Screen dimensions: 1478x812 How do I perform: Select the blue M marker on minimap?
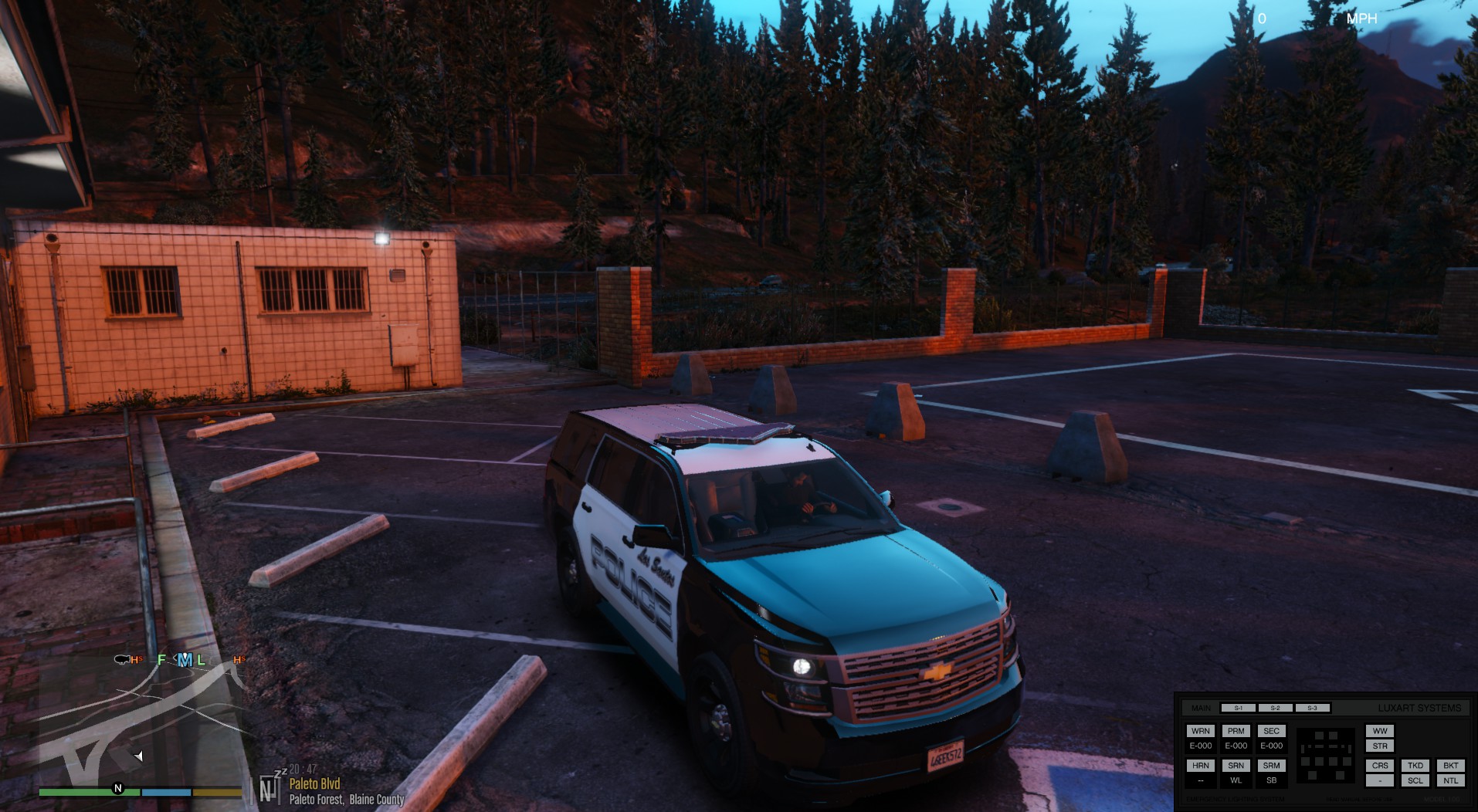(185, 660)
